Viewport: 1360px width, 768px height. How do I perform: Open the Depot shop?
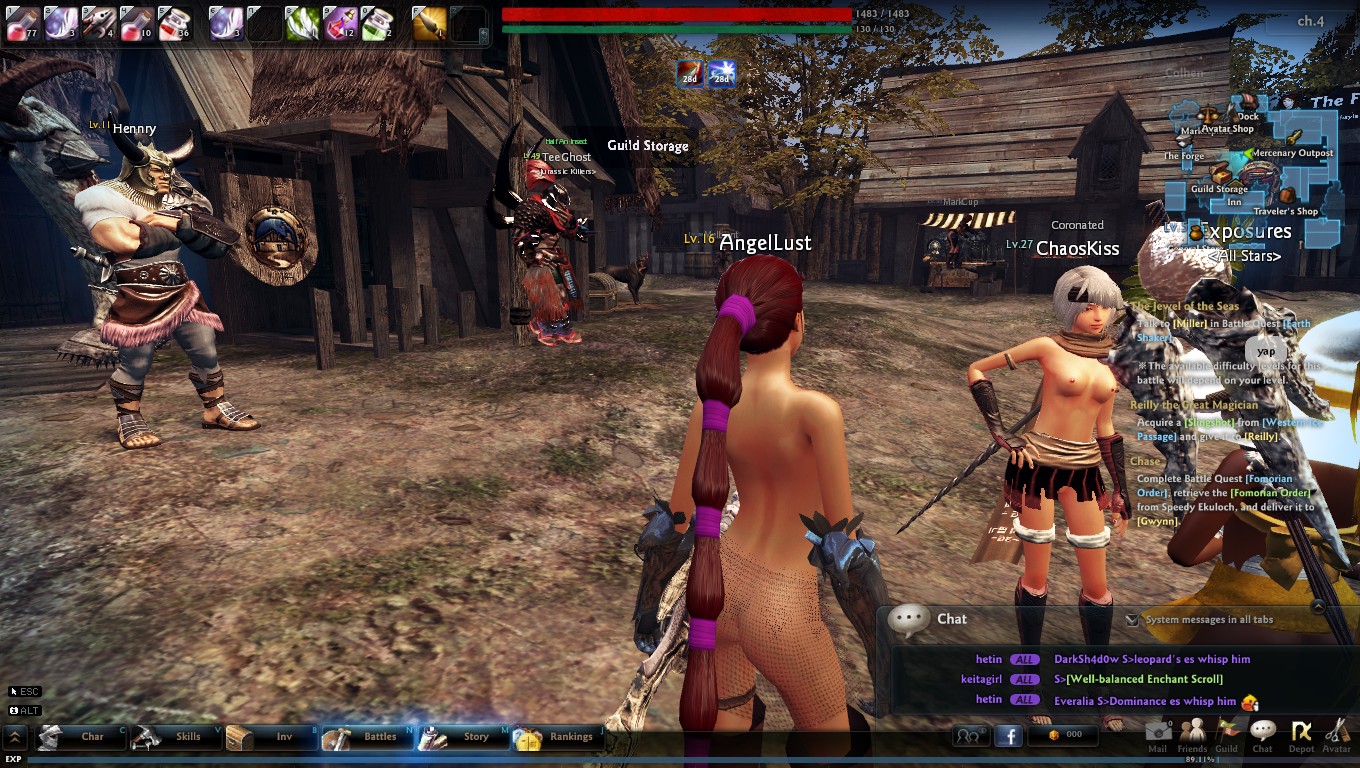click(1301, 733)
